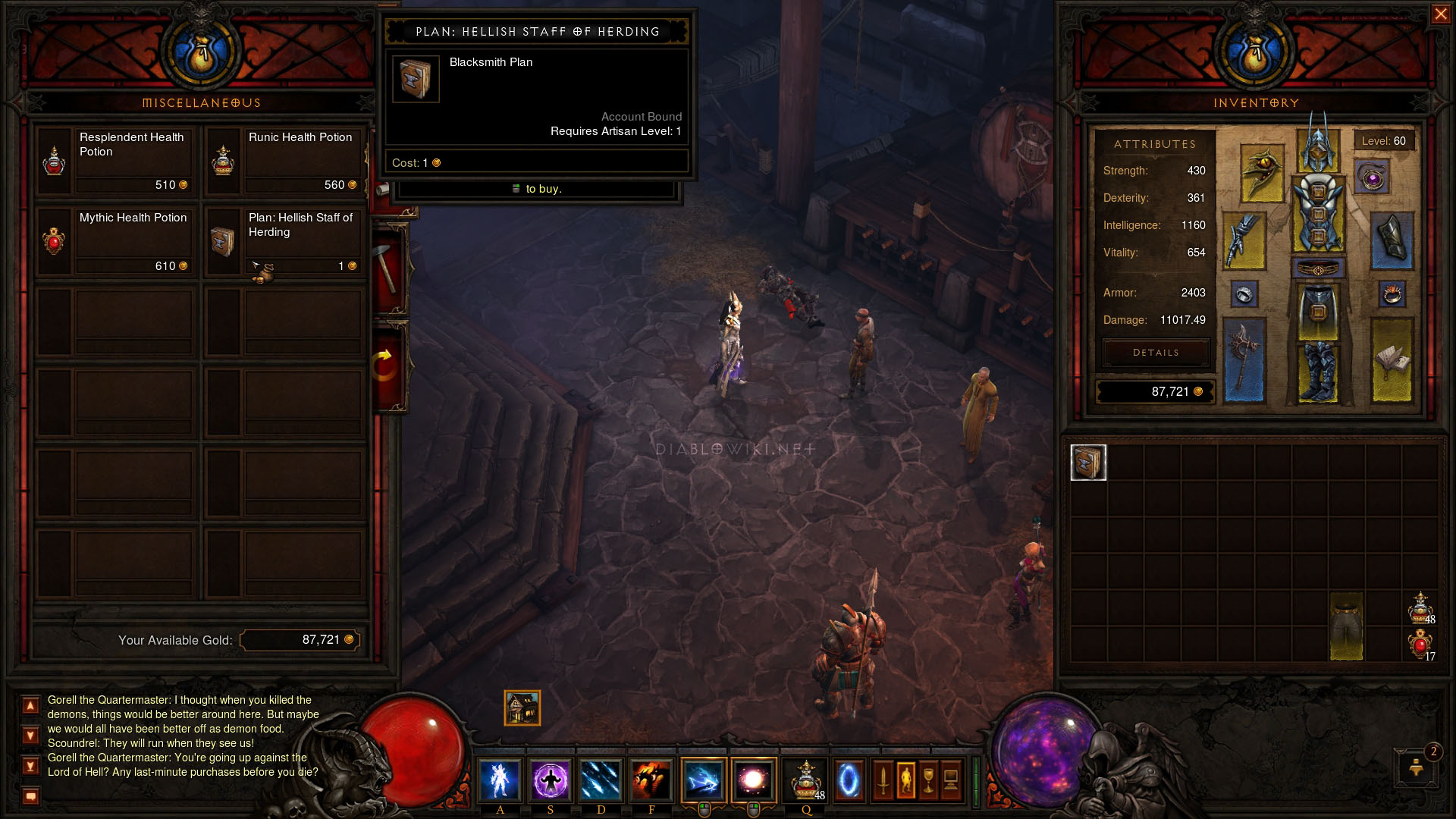Screen dimensions: 1456x819
Task: Cast the fiery beast skill on F
Action: coord(651,780)
